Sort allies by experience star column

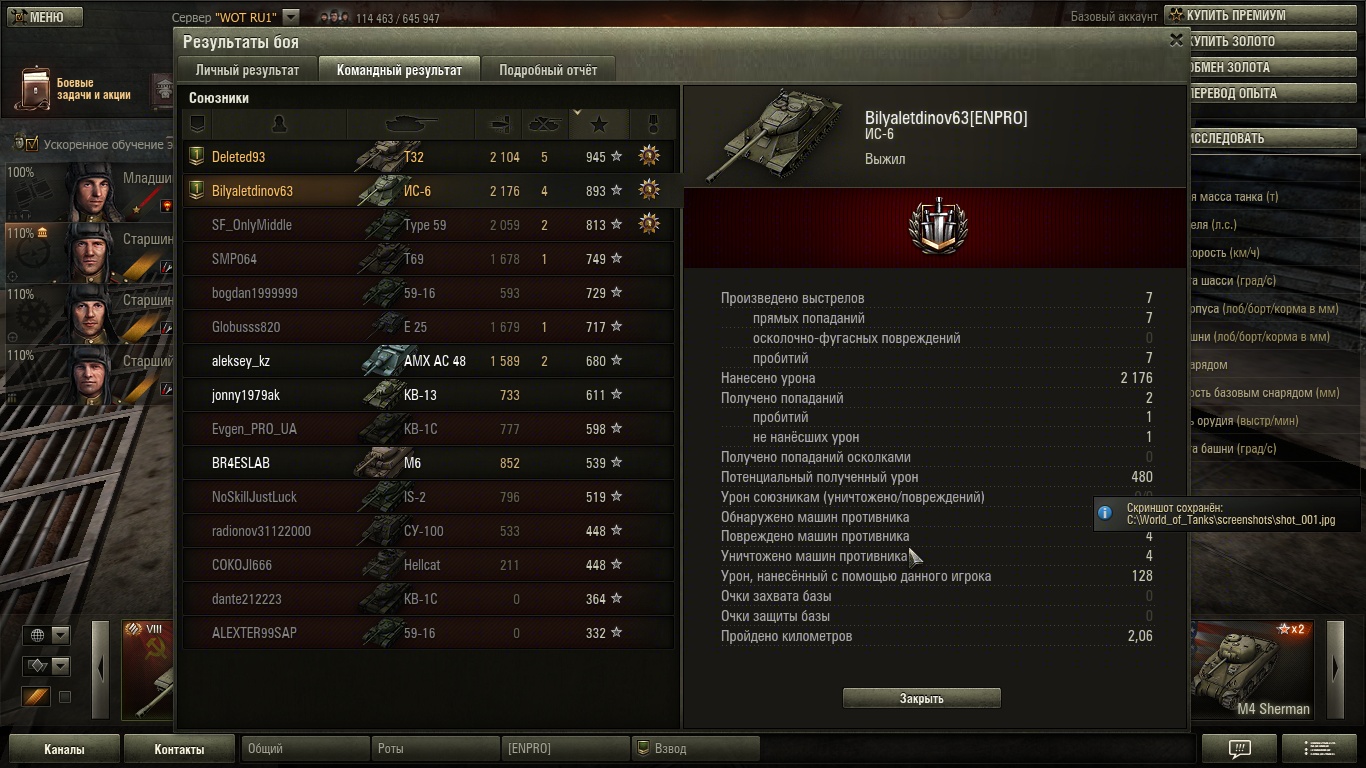(x=598, y=124)
